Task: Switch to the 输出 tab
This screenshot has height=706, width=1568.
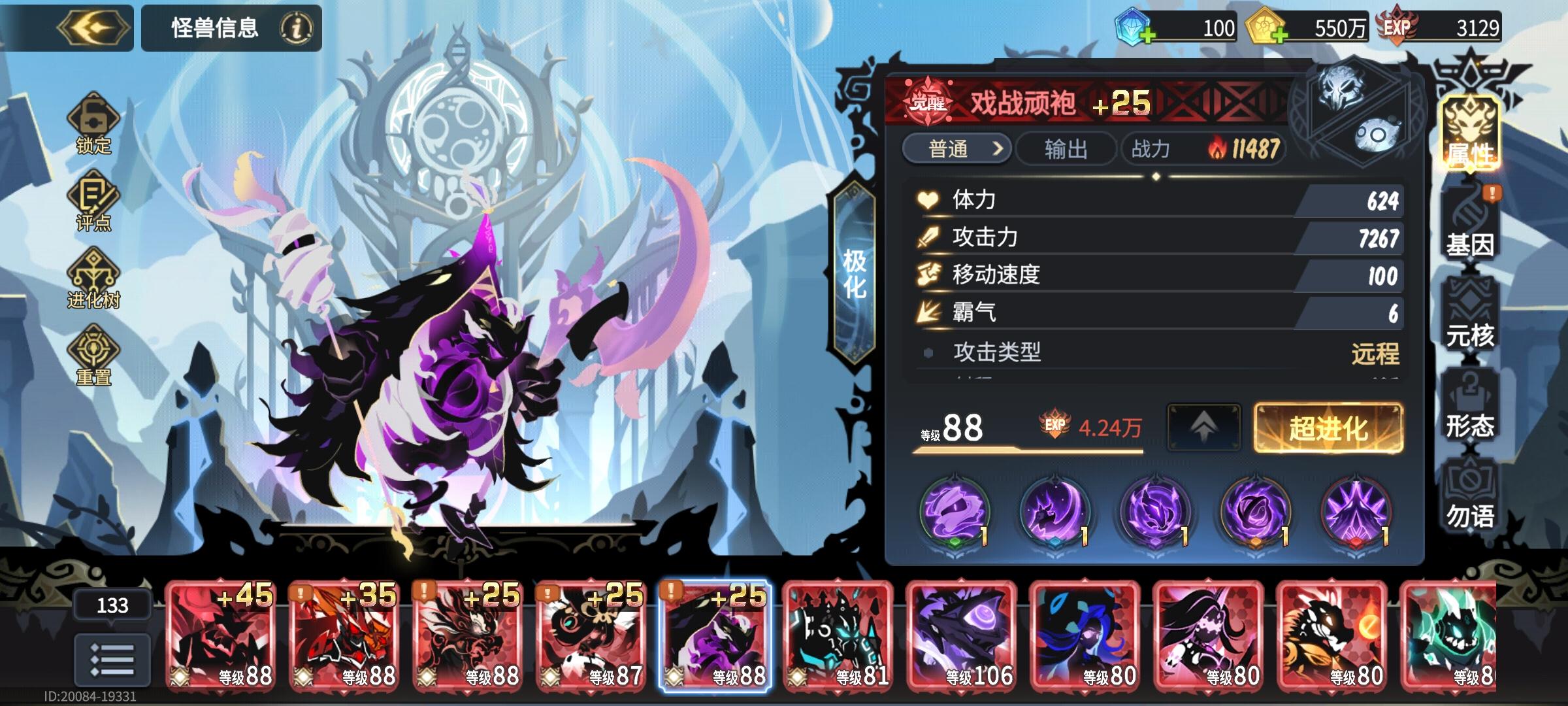Action: (x=1066, y=148)
